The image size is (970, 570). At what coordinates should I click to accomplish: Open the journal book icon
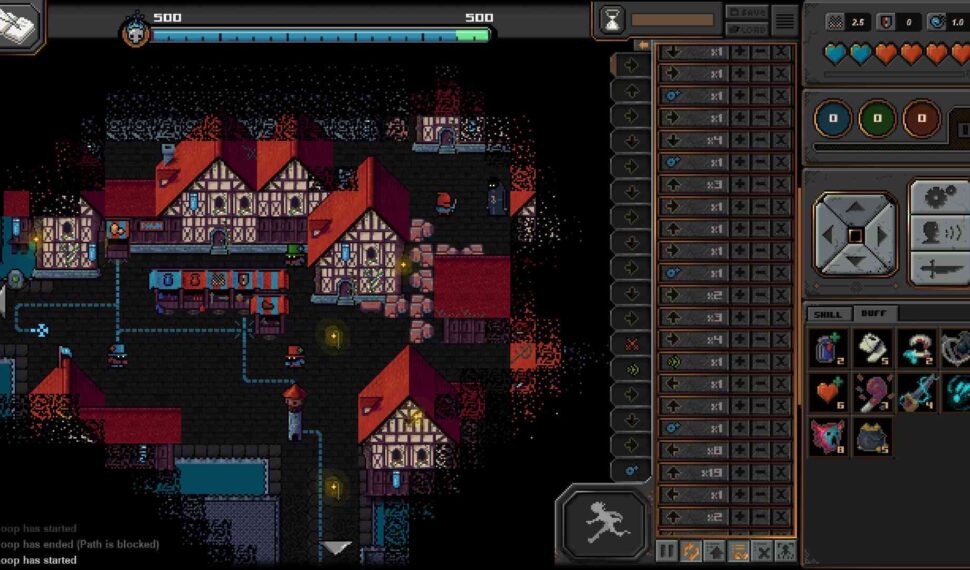point(19,24)
